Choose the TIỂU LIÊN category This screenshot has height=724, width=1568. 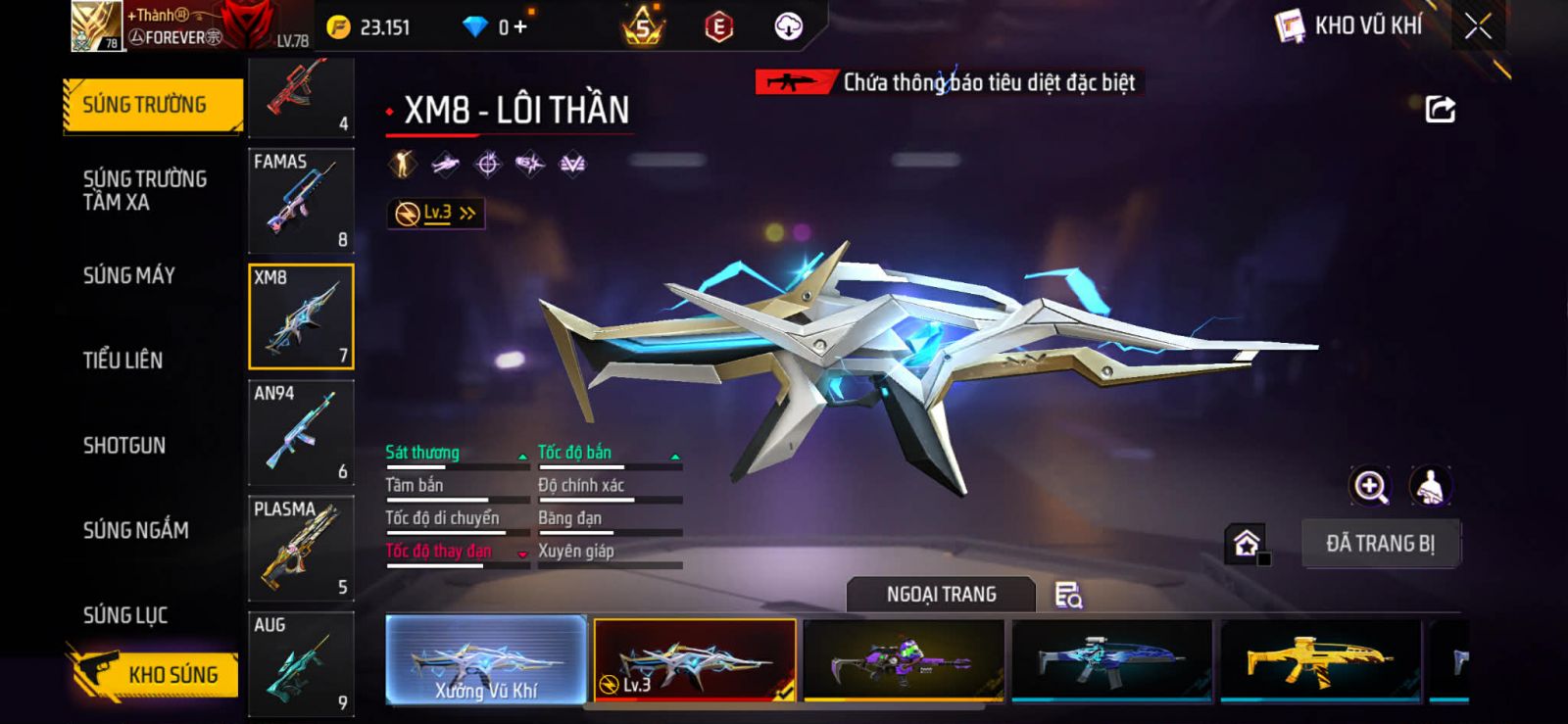coord(123,361)
